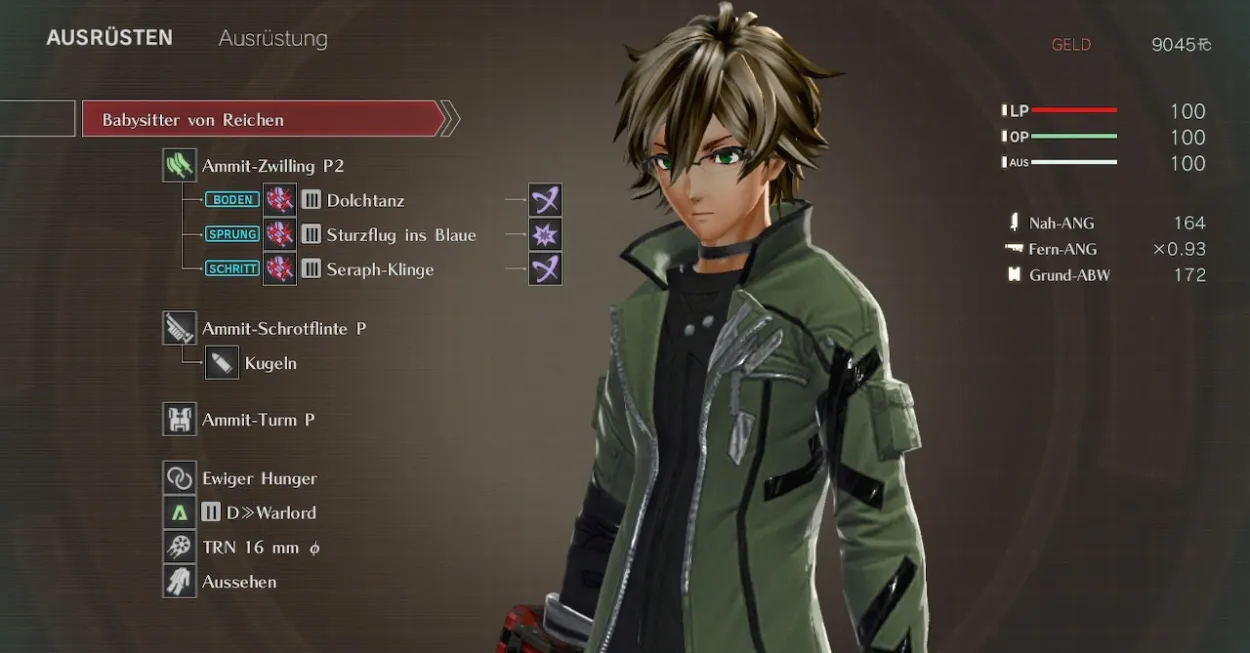Open the Aussehen appearance option
This screenshot has width=1250, height=653.
[x=238, y=582]
